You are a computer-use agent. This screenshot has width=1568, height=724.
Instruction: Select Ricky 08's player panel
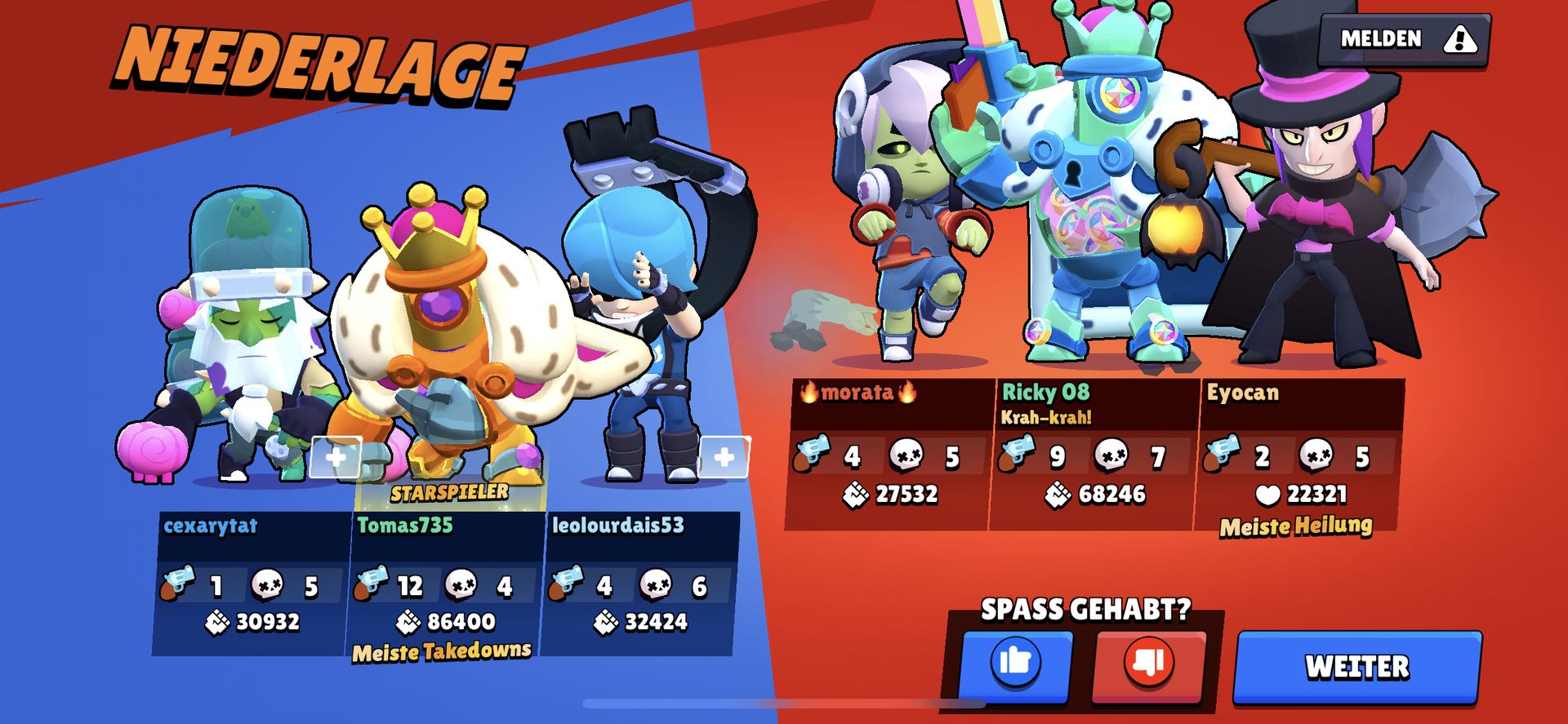tap(1094, 454)
